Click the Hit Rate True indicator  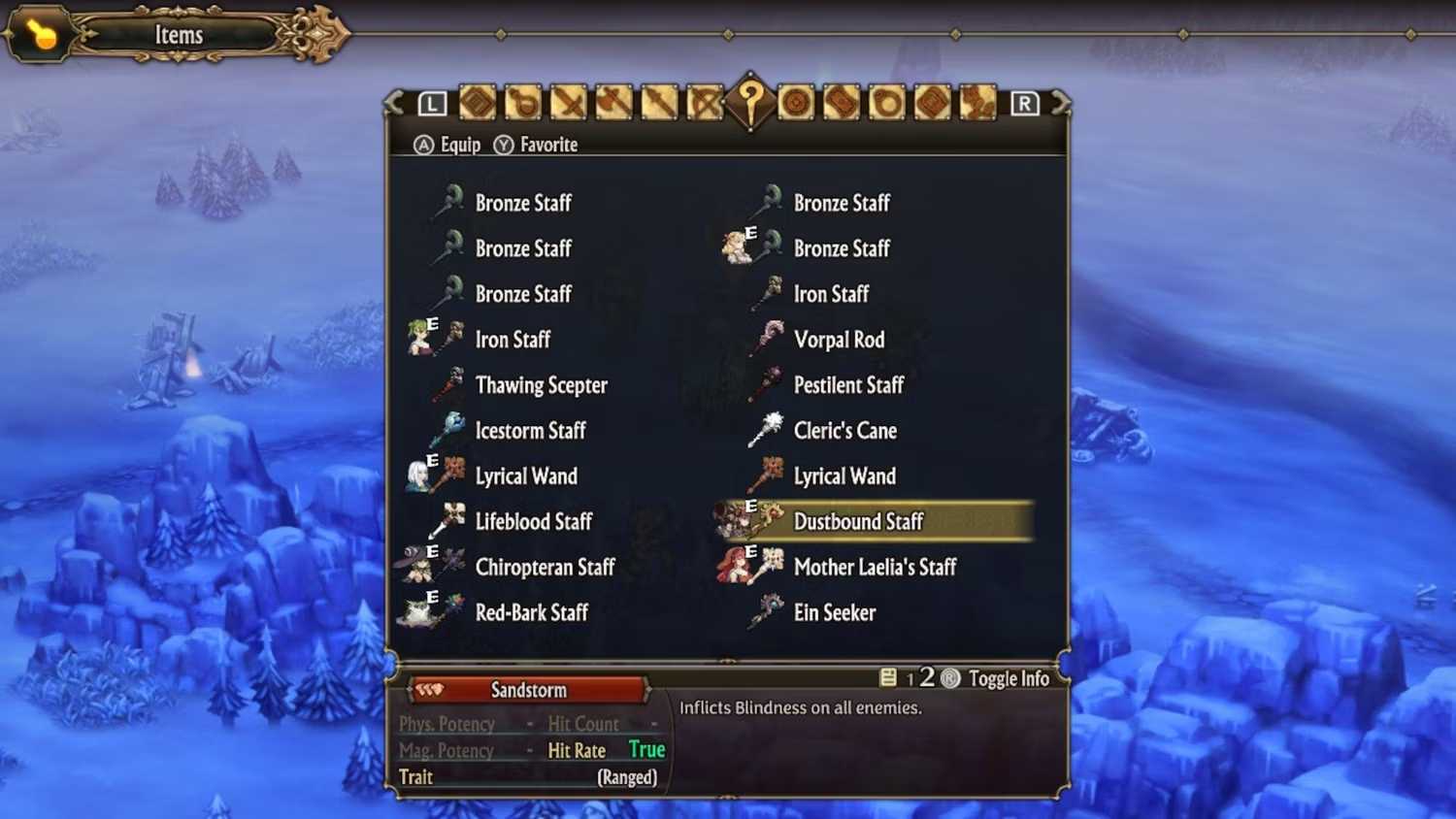[x=646, y=749]
